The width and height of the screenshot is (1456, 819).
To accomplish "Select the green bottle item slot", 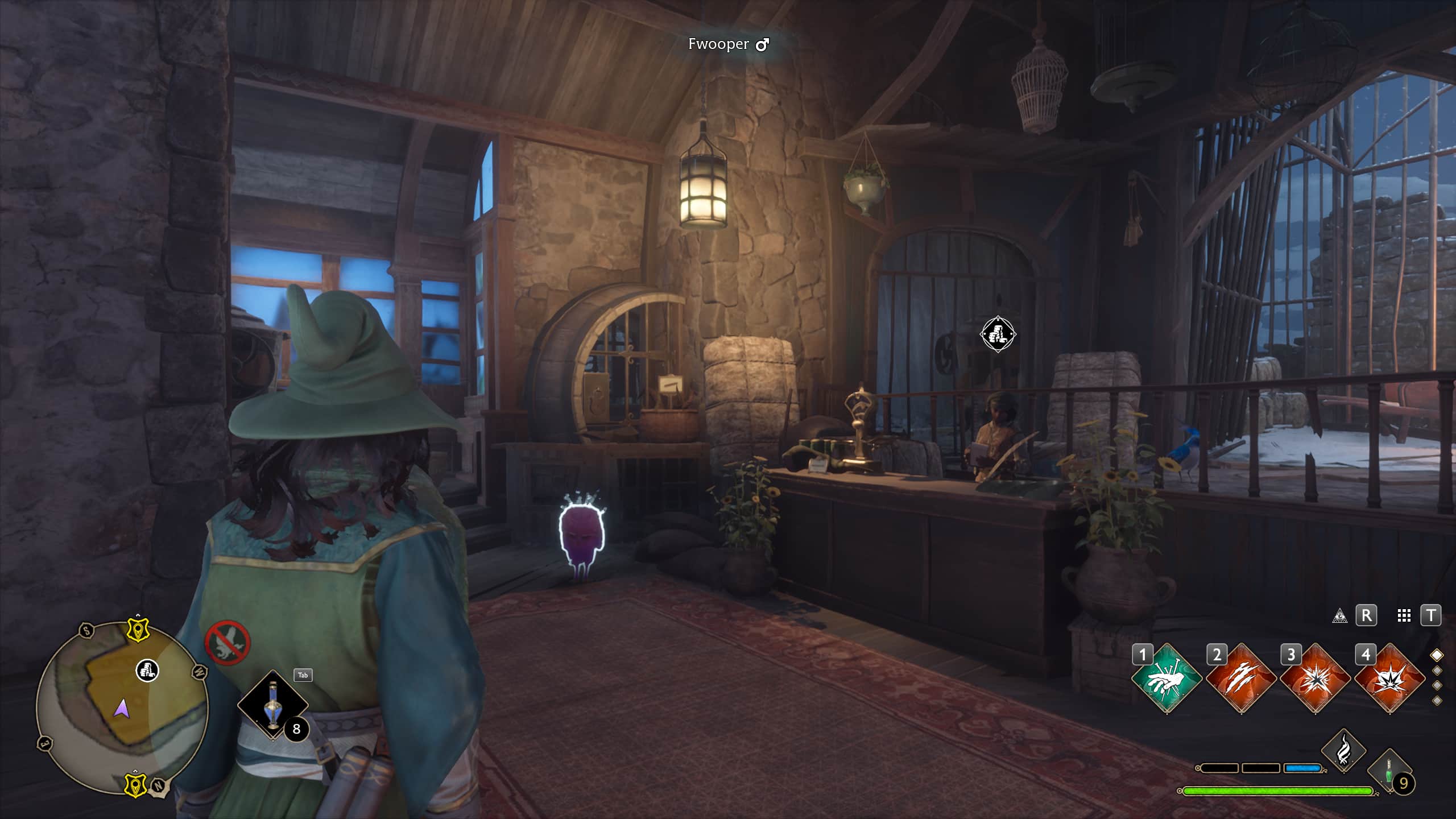I will 1389,771.
